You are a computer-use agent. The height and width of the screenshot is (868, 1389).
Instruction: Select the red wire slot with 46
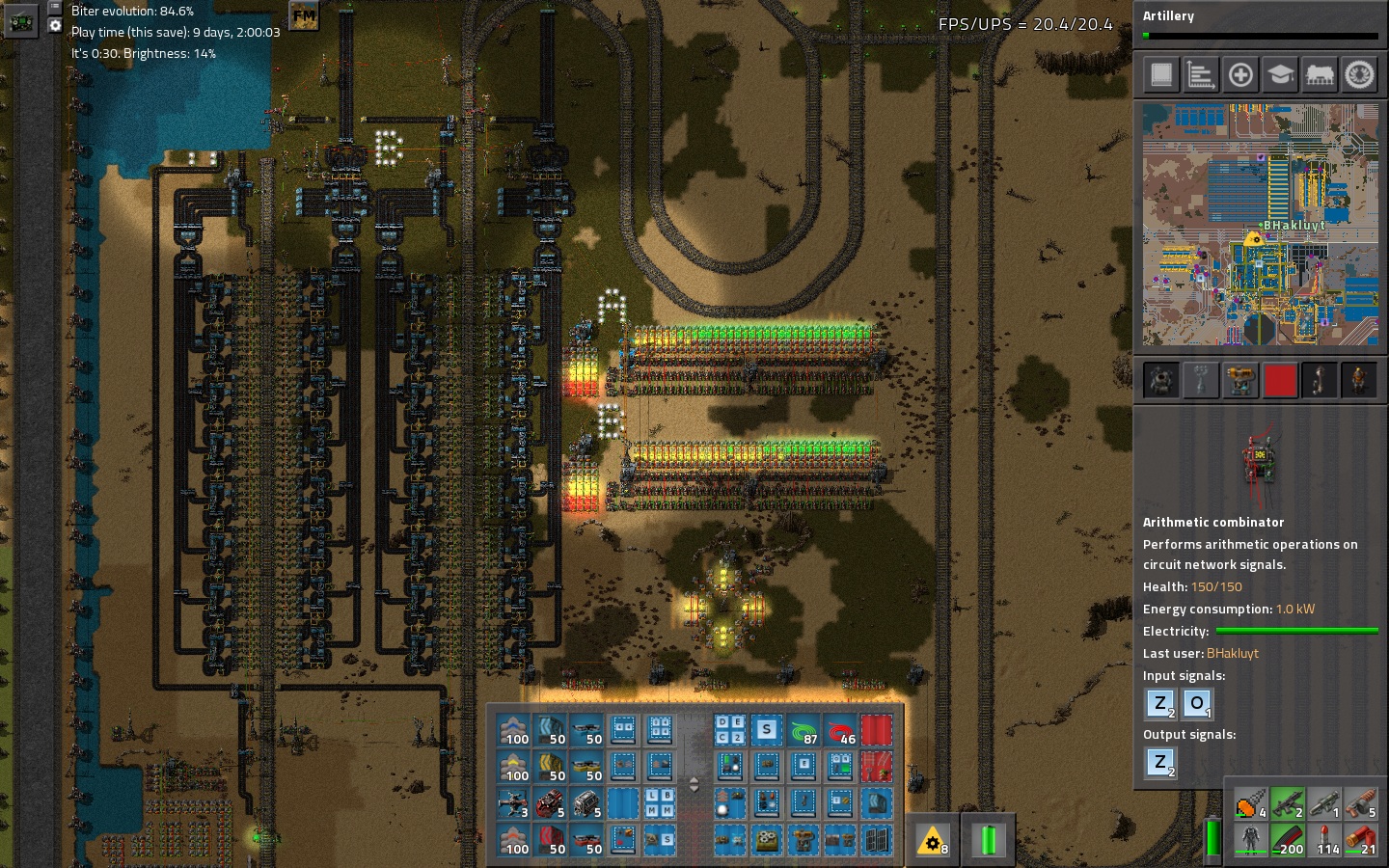[840, 730]
